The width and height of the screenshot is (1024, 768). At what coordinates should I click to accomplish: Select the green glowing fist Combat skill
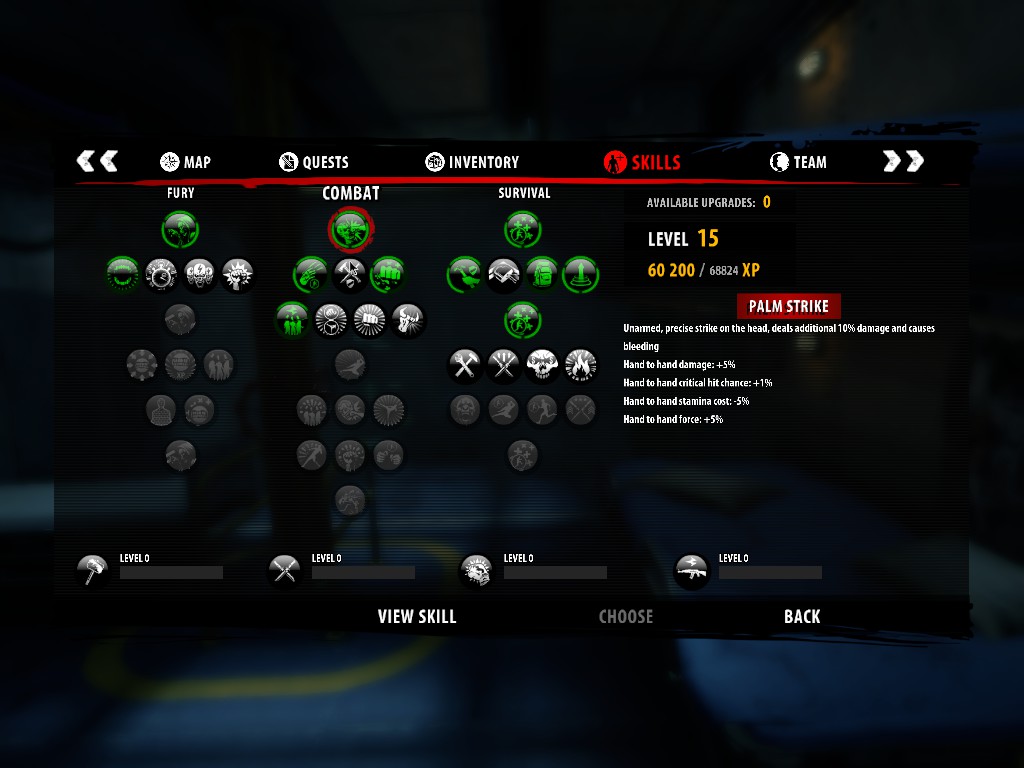point(388,273)
